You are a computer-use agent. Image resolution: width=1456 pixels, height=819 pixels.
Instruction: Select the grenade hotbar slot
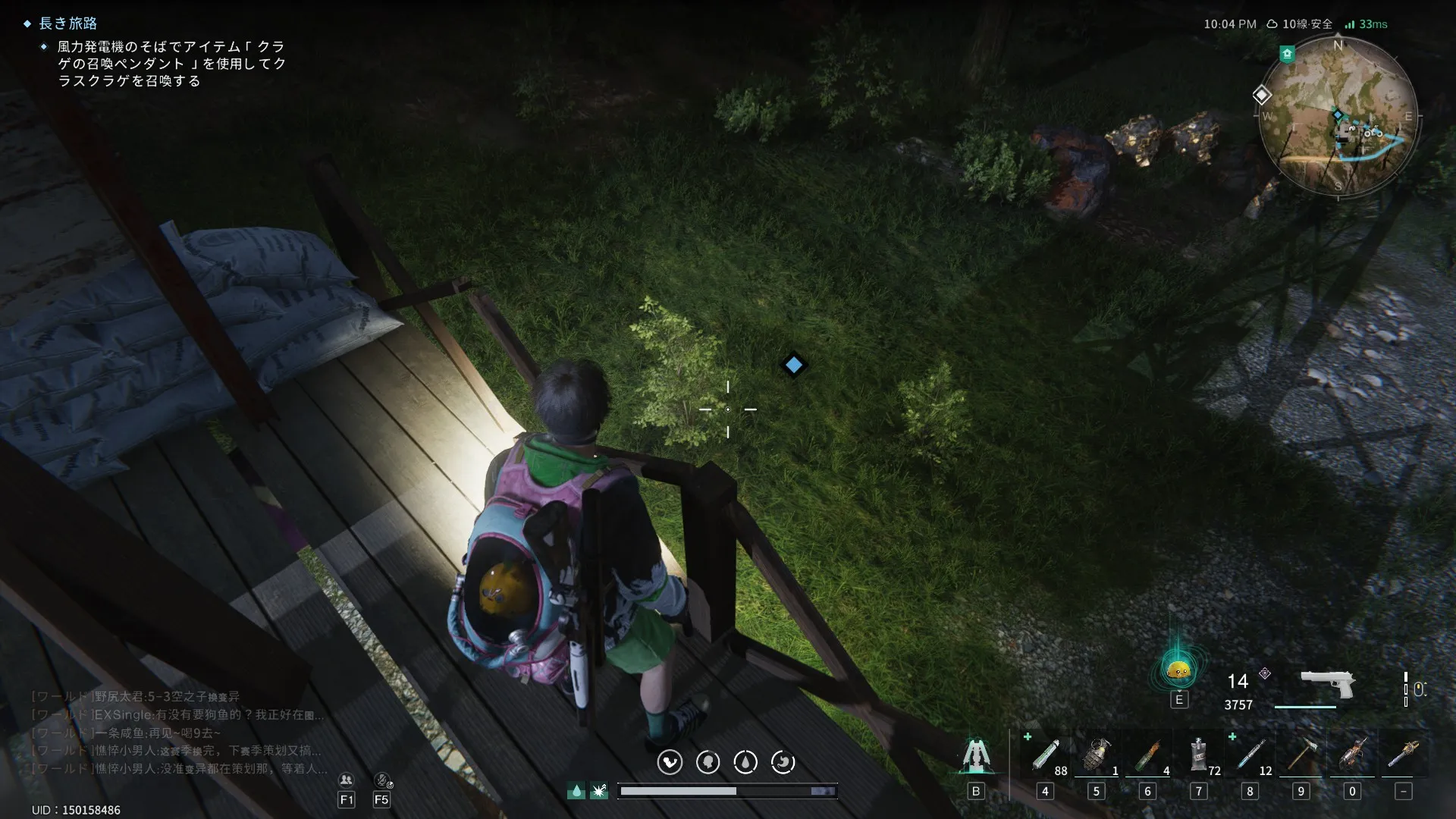tap(1096, 755)
